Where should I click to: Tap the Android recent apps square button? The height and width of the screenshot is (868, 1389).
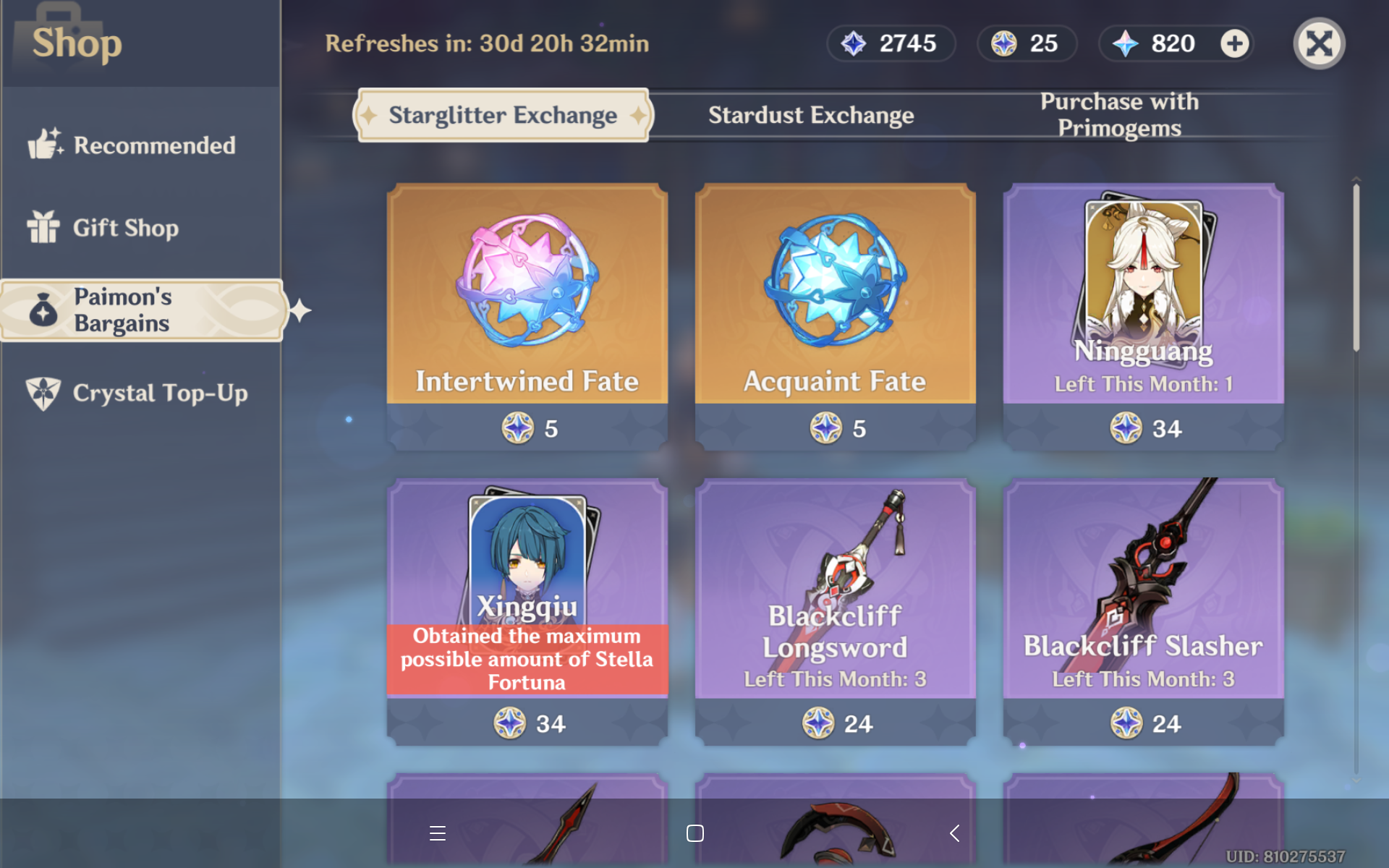click(694, 833)
